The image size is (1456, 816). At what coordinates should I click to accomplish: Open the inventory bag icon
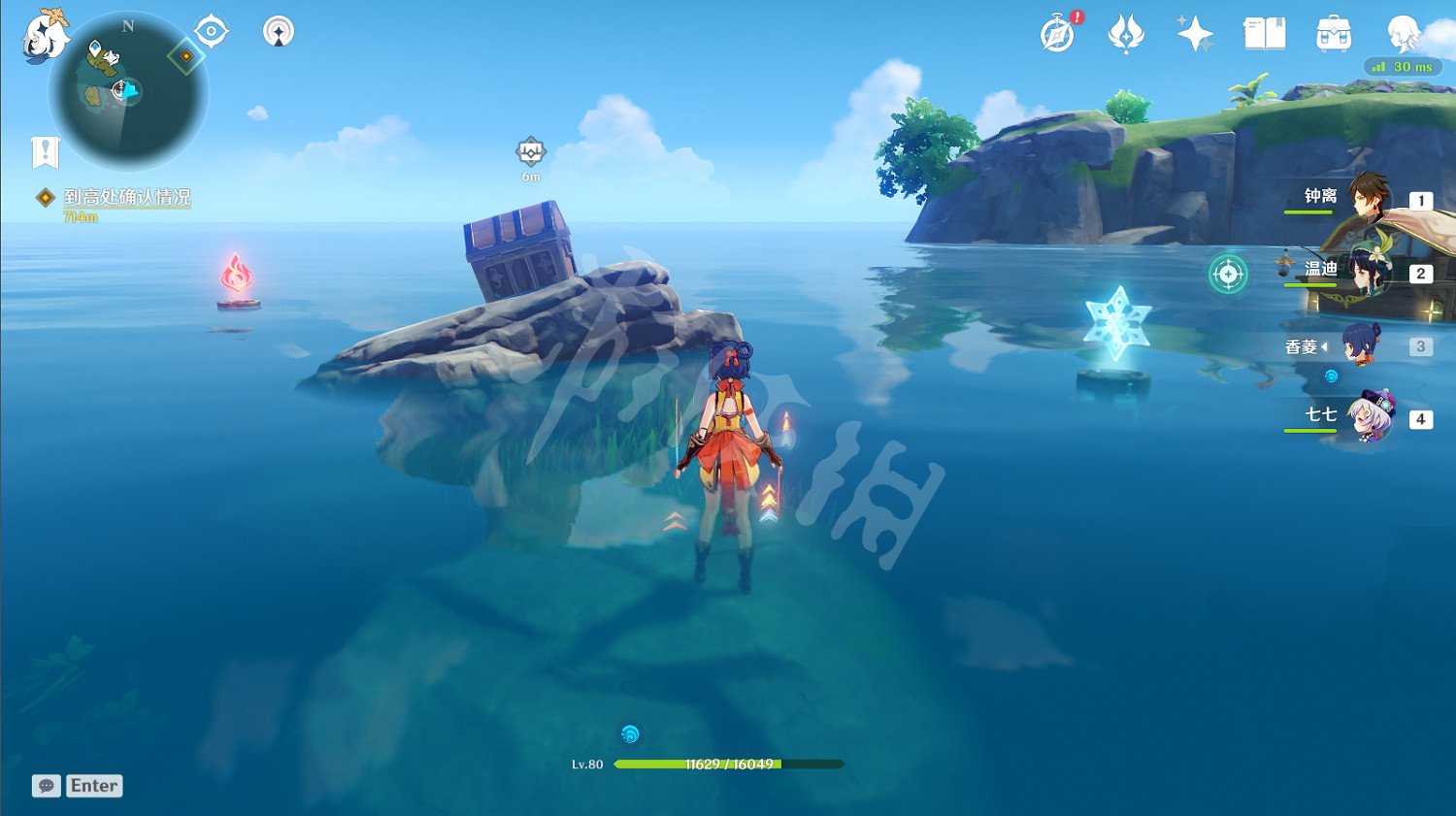click(x=1332, y=35)
